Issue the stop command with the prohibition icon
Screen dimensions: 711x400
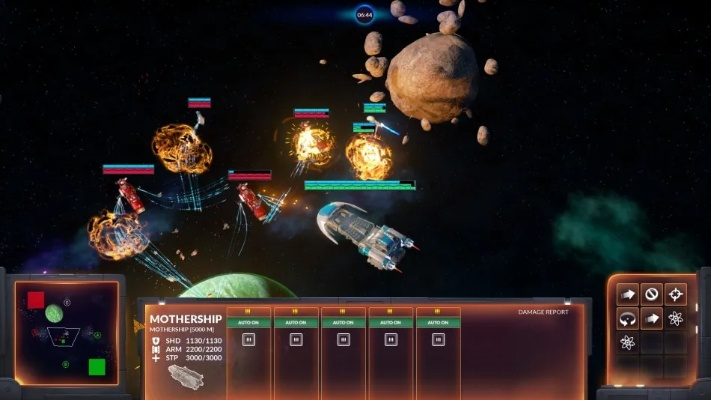652,294
